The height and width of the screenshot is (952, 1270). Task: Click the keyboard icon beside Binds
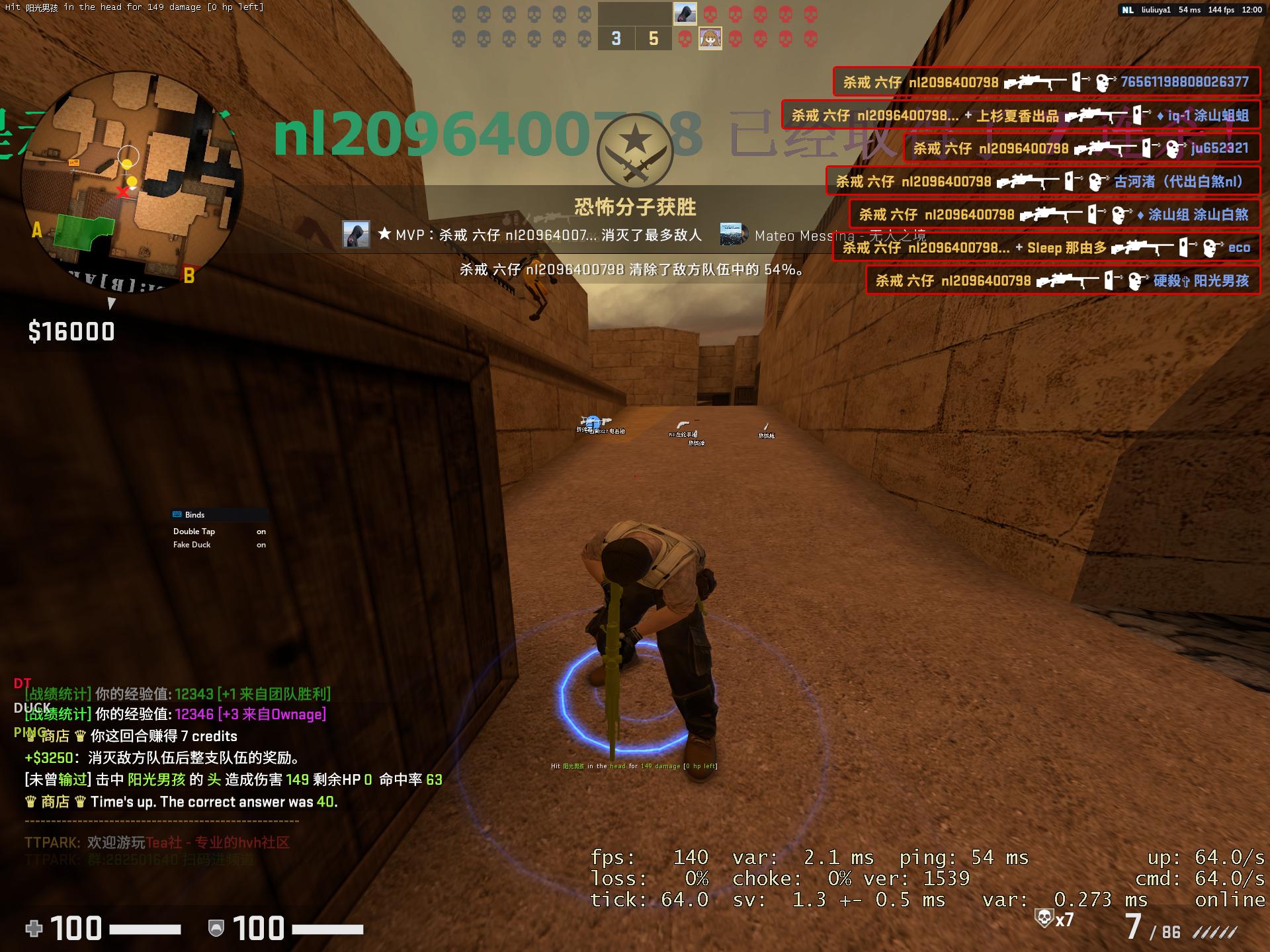click(x=177, y=514)
